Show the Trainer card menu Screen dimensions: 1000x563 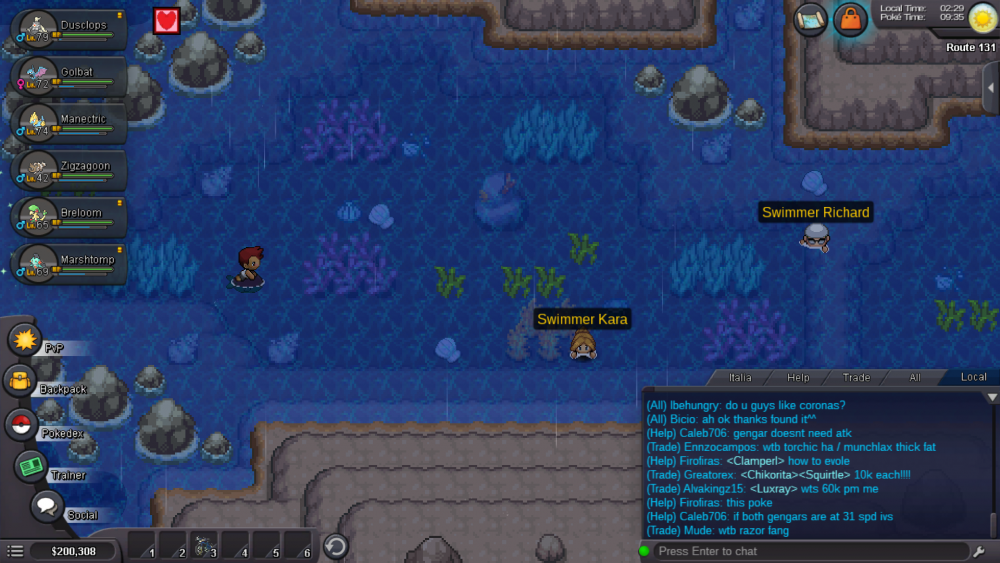30,466
